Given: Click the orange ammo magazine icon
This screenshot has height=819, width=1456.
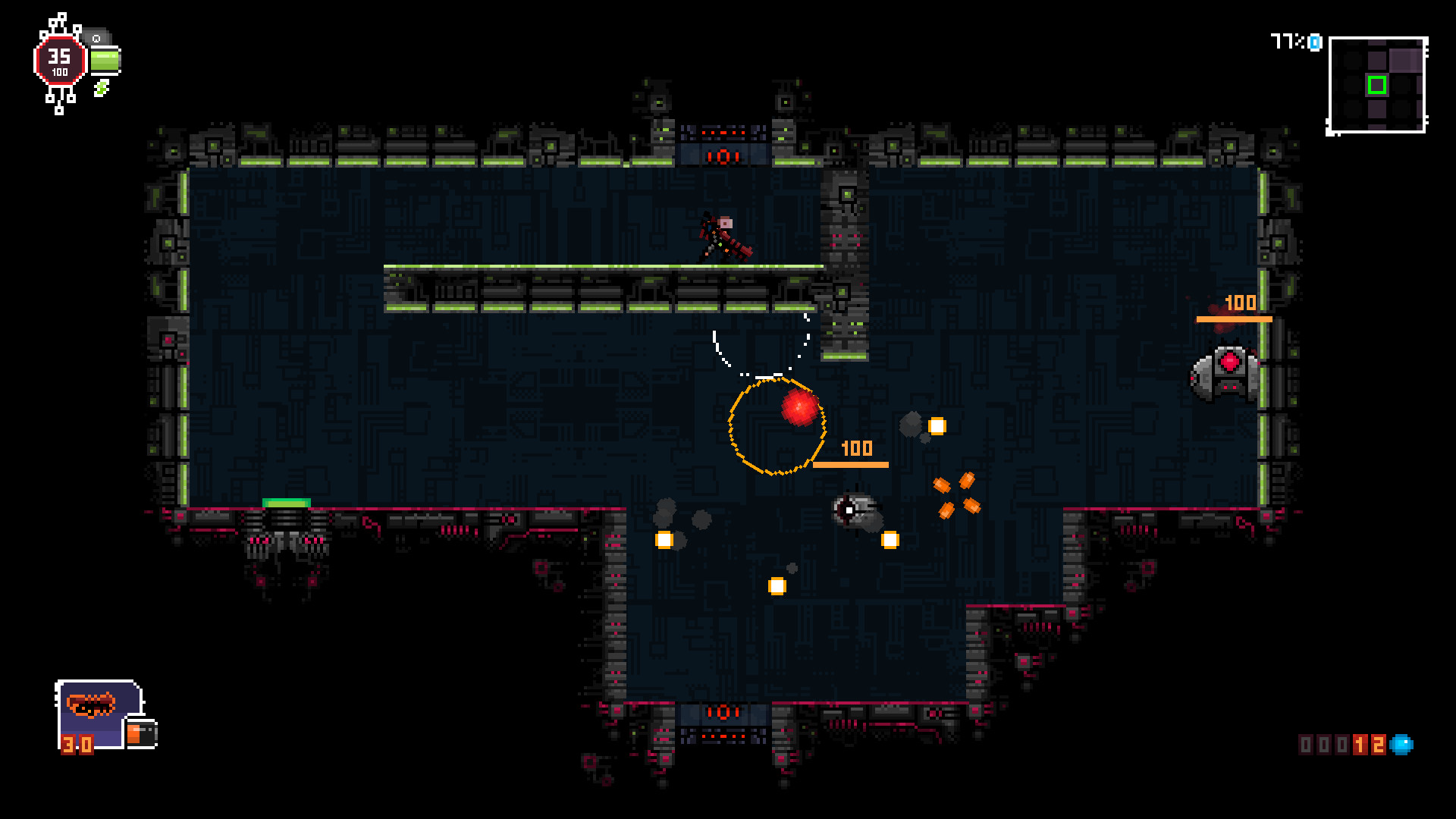Looking at the screenshot, I should [x=141, y=734].
